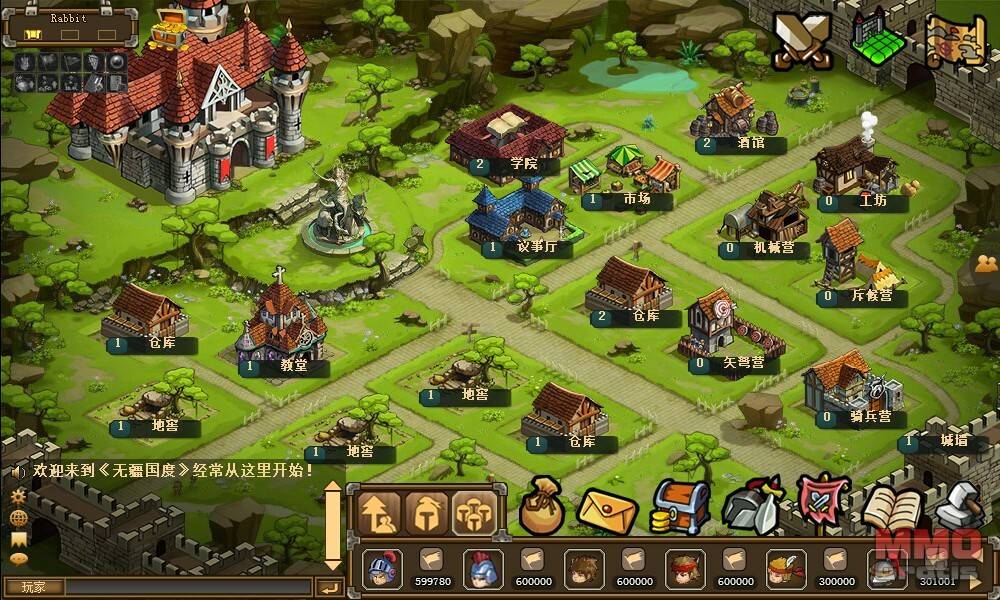Select the red headband hero portrait
1000x600 pixels.
pos(684,569)
